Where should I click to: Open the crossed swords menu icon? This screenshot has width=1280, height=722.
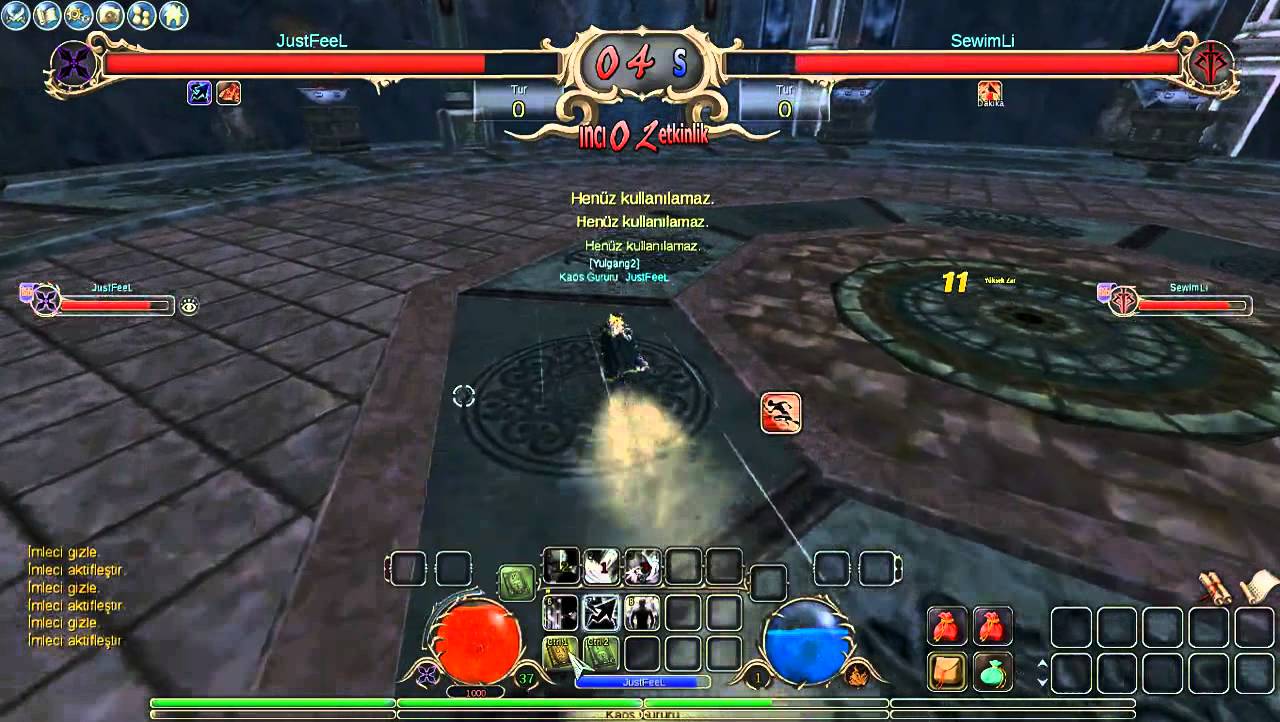pyautogui.click(x=15, y=15)
